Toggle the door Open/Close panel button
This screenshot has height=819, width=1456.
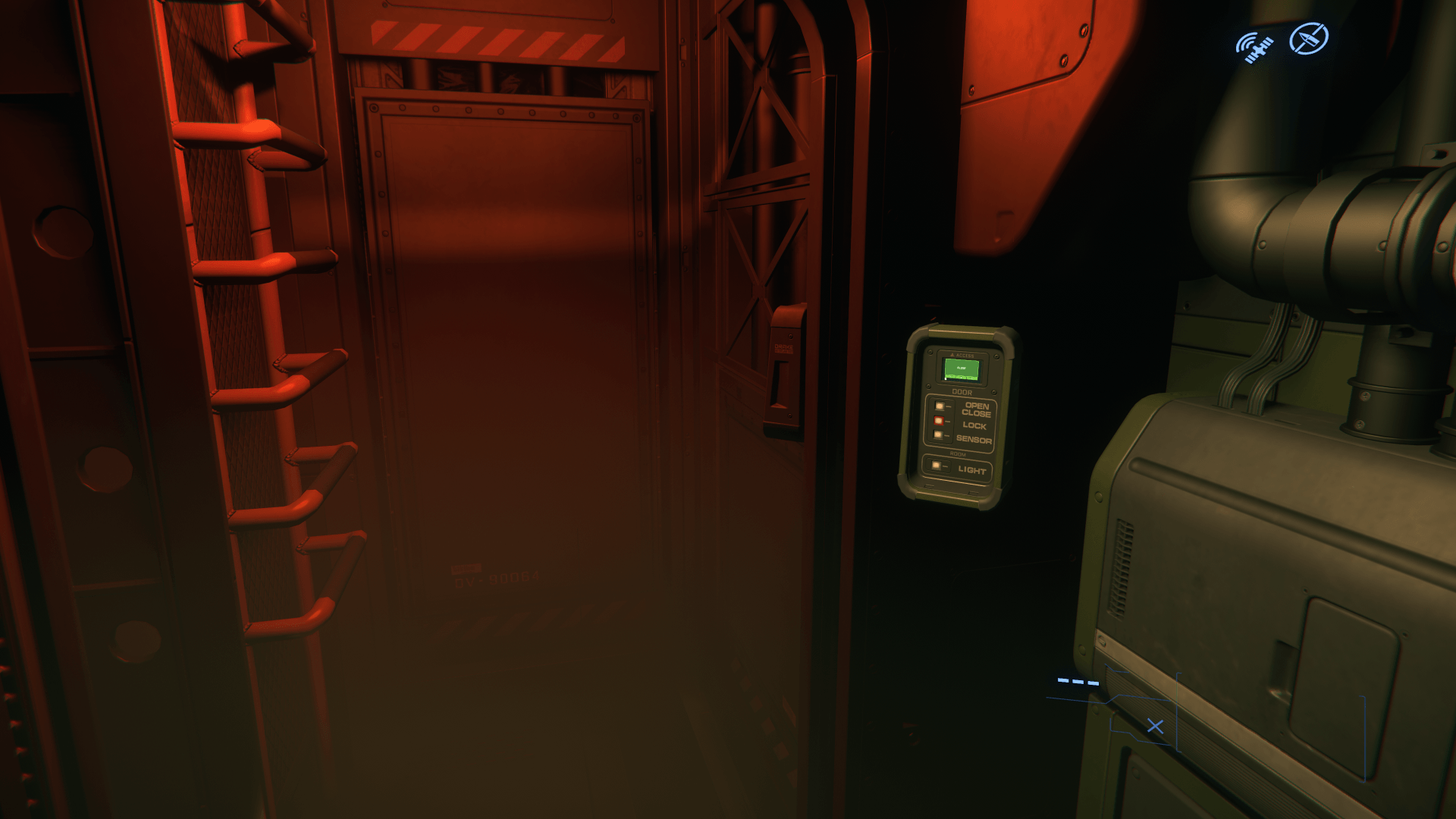click(940, 407)
